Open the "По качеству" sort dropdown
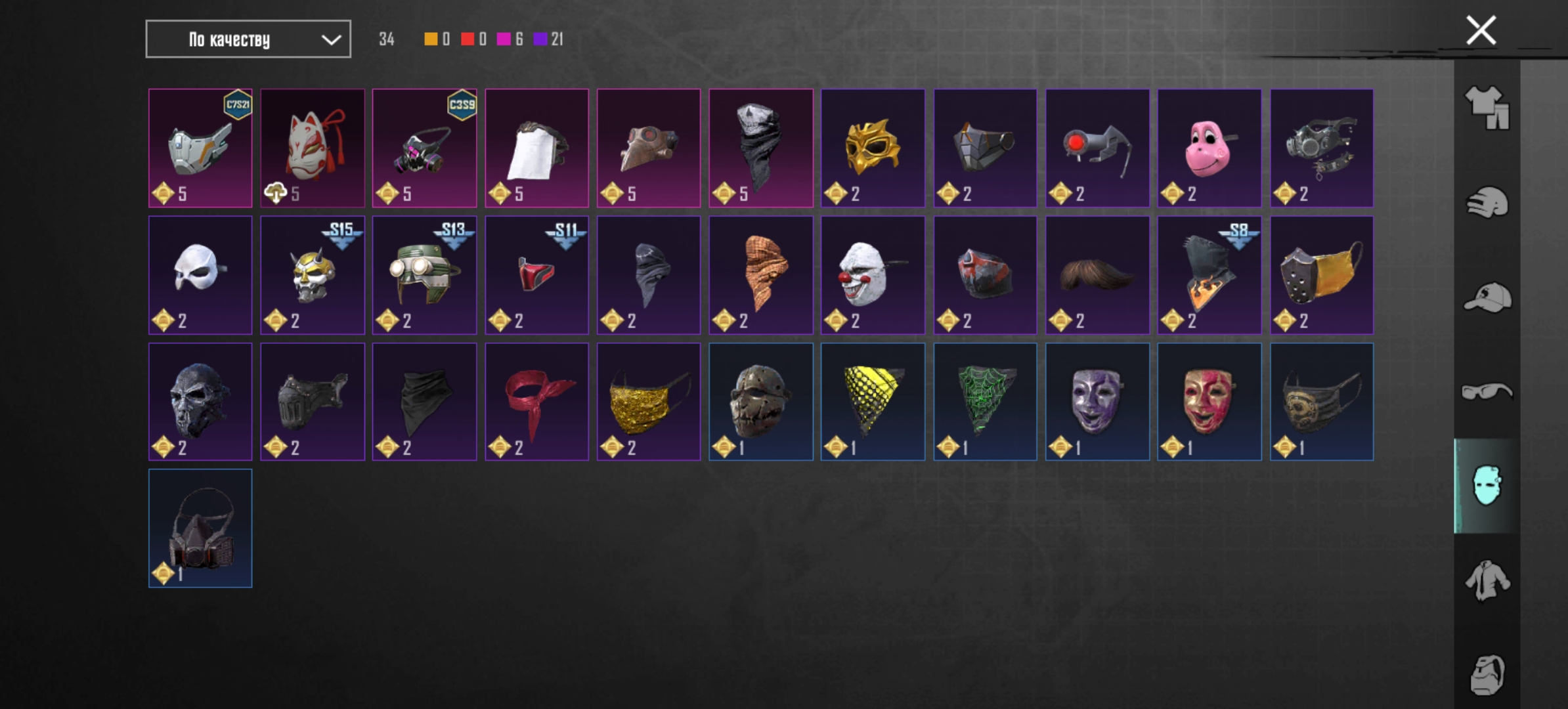 (248, 39)
